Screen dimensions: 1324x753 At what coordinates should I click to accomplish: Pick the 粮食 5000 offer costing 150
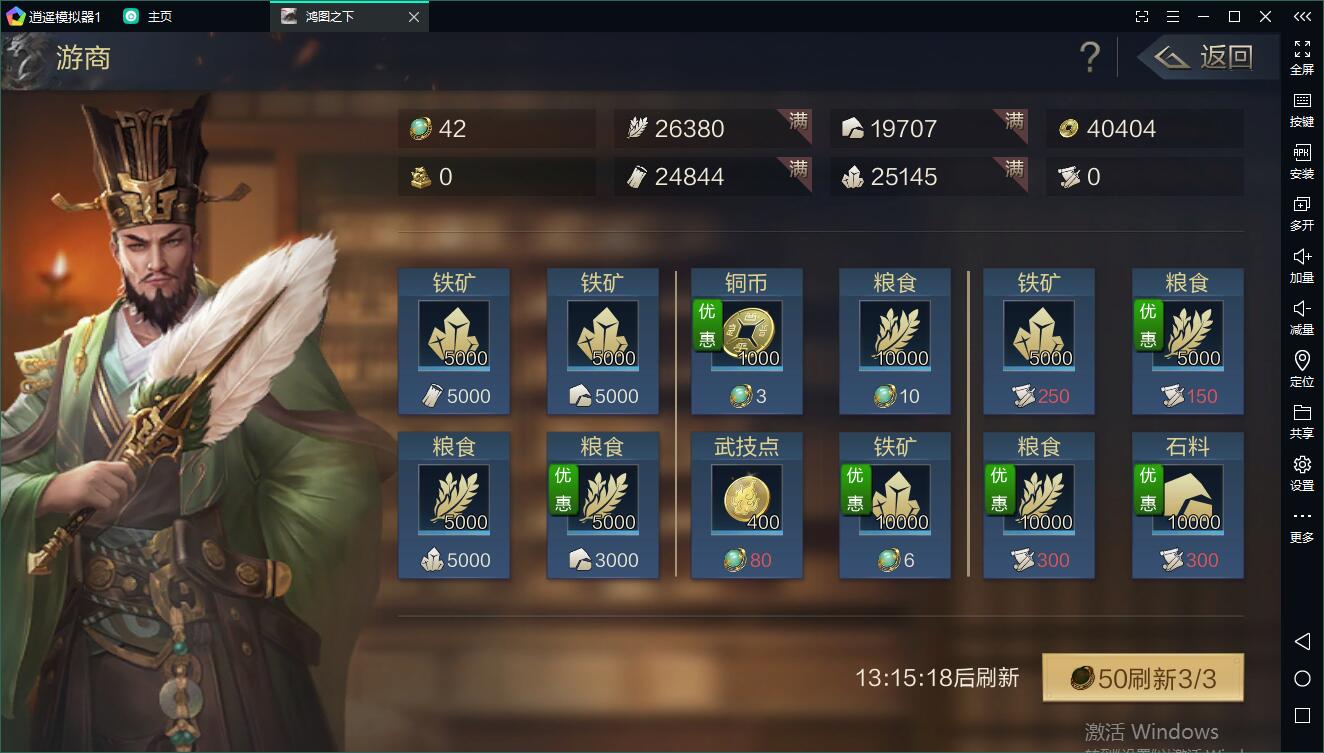(x=1187, y=340)
